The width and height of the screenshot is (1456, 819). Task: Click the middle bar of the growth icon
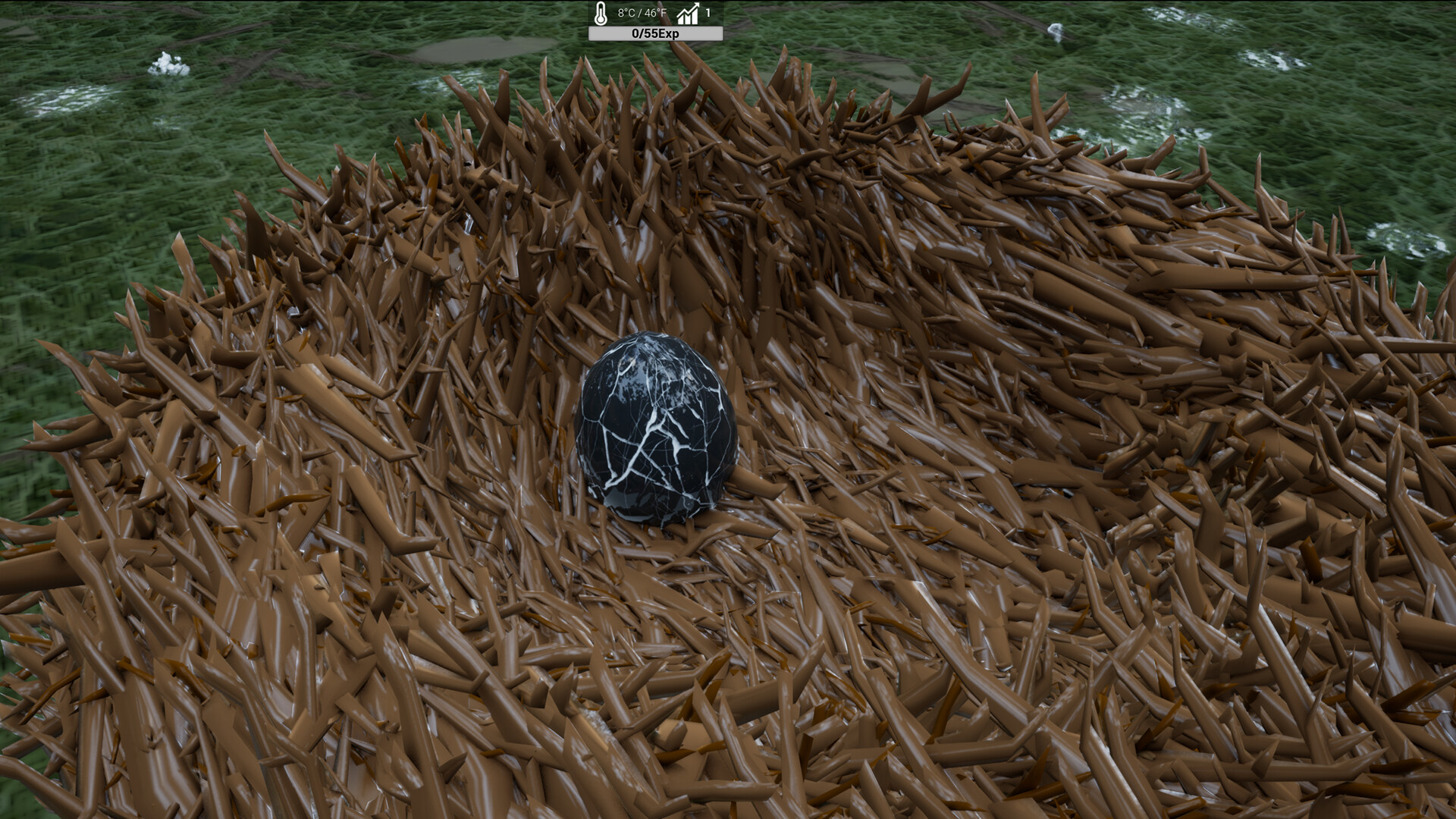click(688, 20)
